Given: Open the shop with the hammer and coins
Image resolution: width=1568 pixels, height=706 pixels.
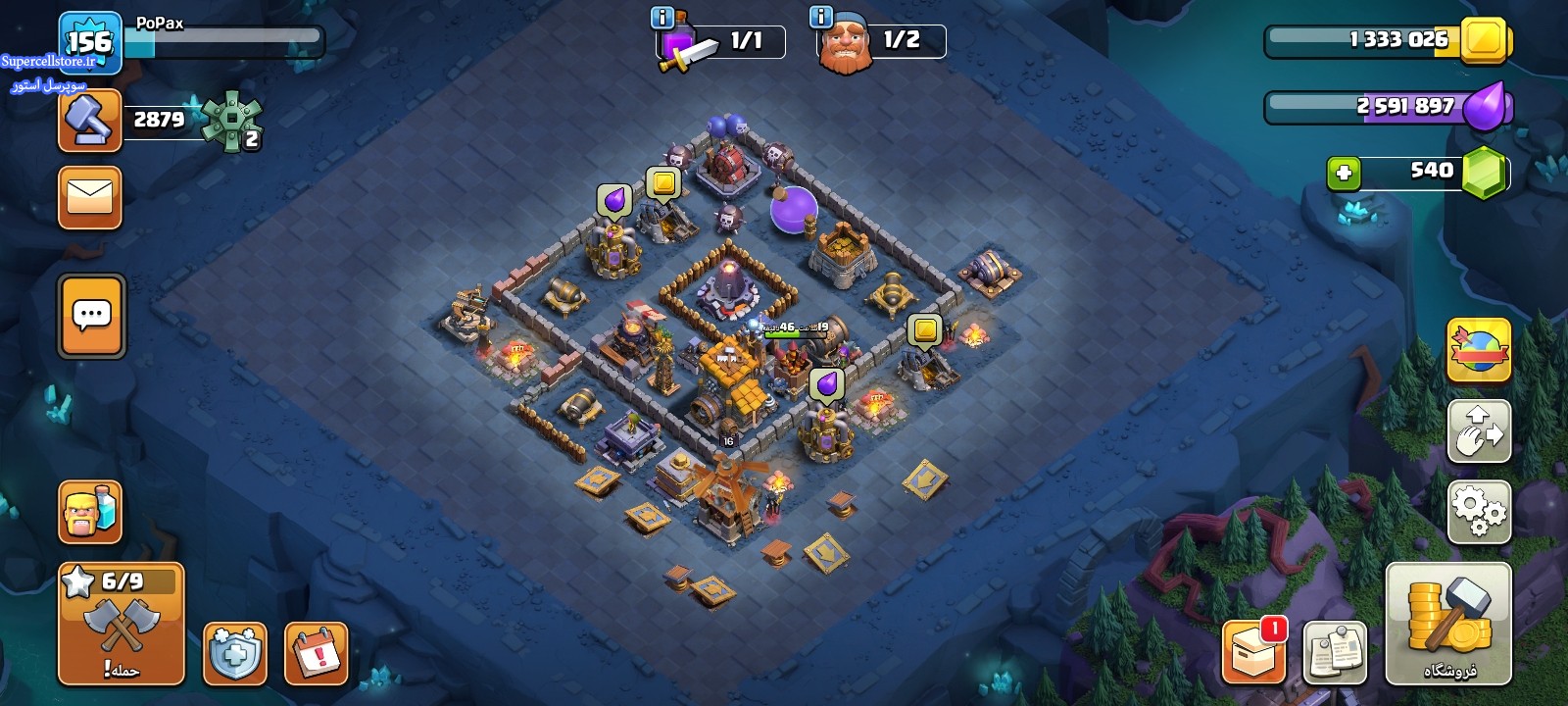Looking at the screenshot, I should pyautogui.click(x=1448, y=624).
